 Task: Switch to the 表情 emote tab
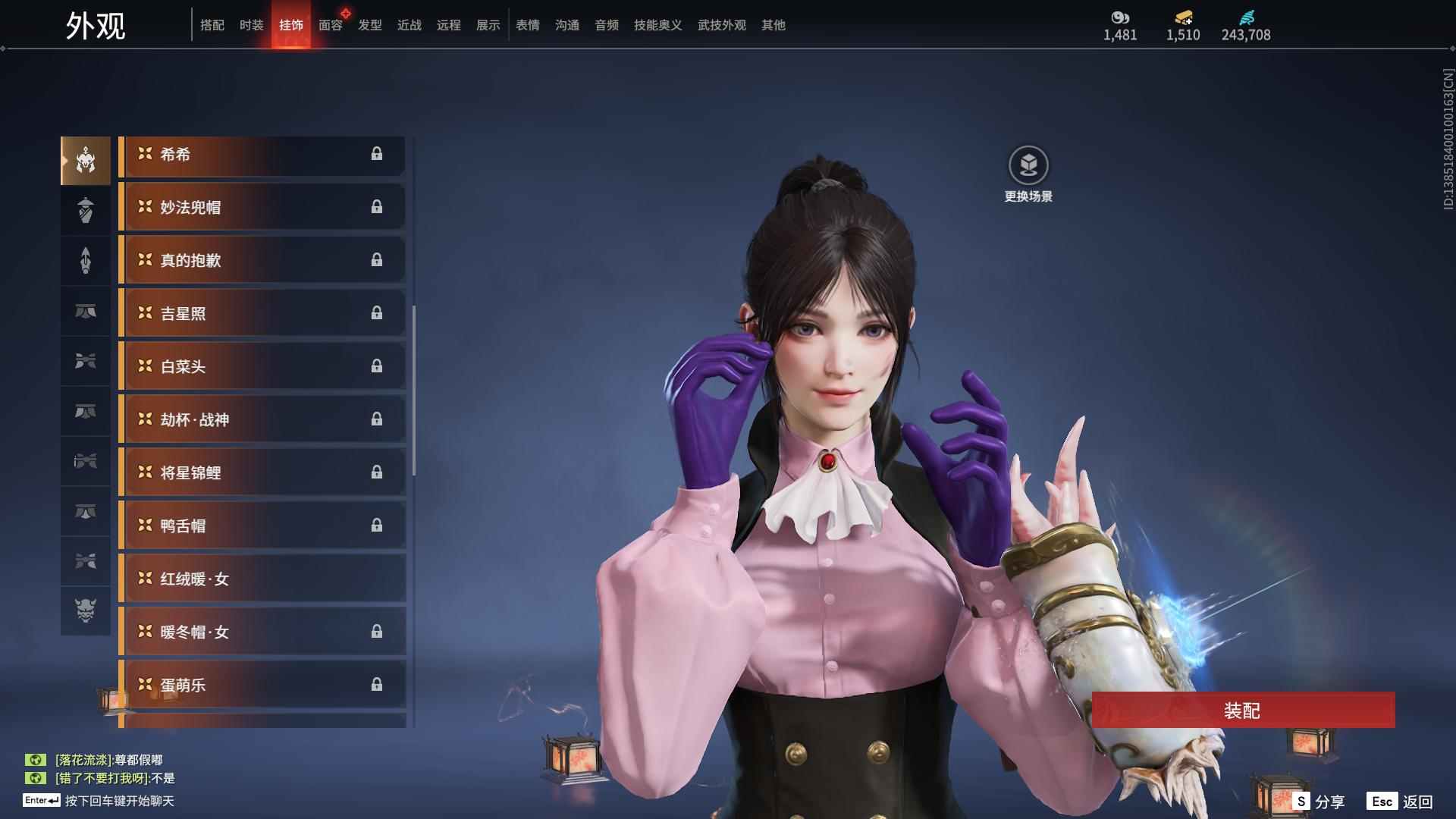coord(527,25)
